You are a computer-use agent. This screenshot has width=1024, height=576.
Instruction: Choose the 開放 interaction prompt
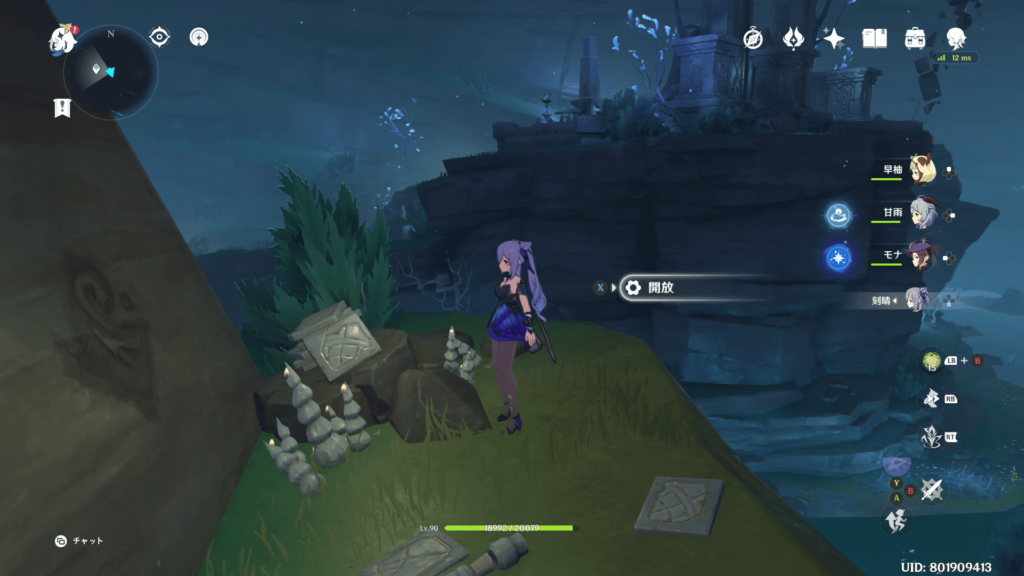(x=660, y=288)
